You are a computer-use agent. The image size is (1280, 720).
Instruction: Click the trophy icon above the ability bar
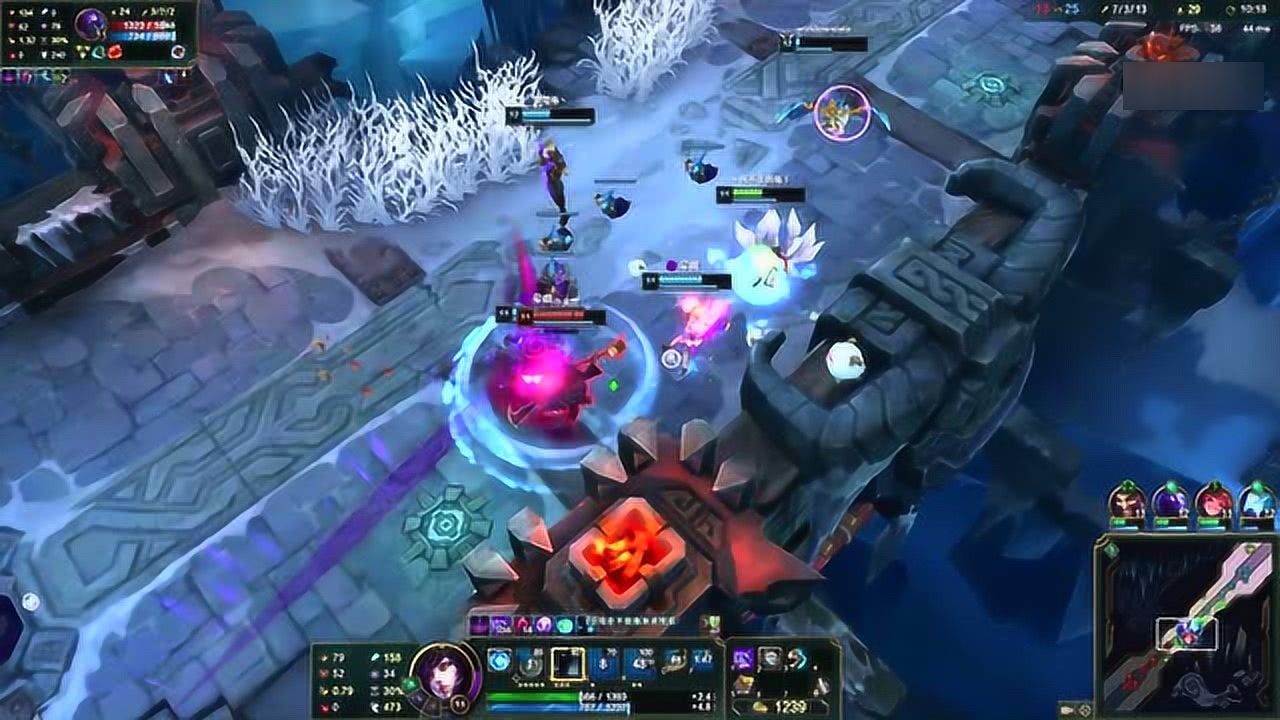tap(713, 624)
